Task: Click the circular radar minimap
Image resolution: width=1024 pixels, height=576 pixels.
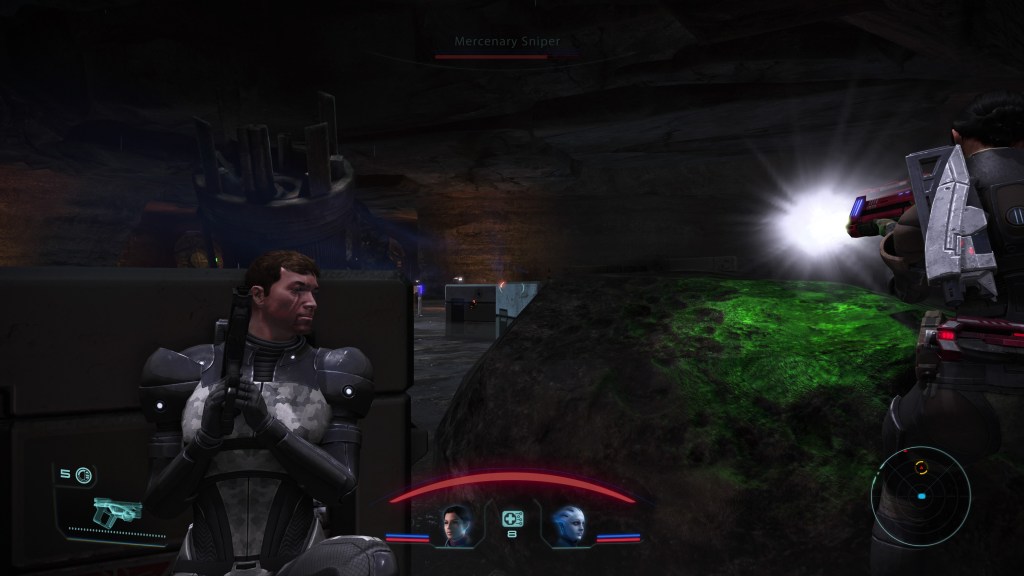Action: [x=920, y=496]
